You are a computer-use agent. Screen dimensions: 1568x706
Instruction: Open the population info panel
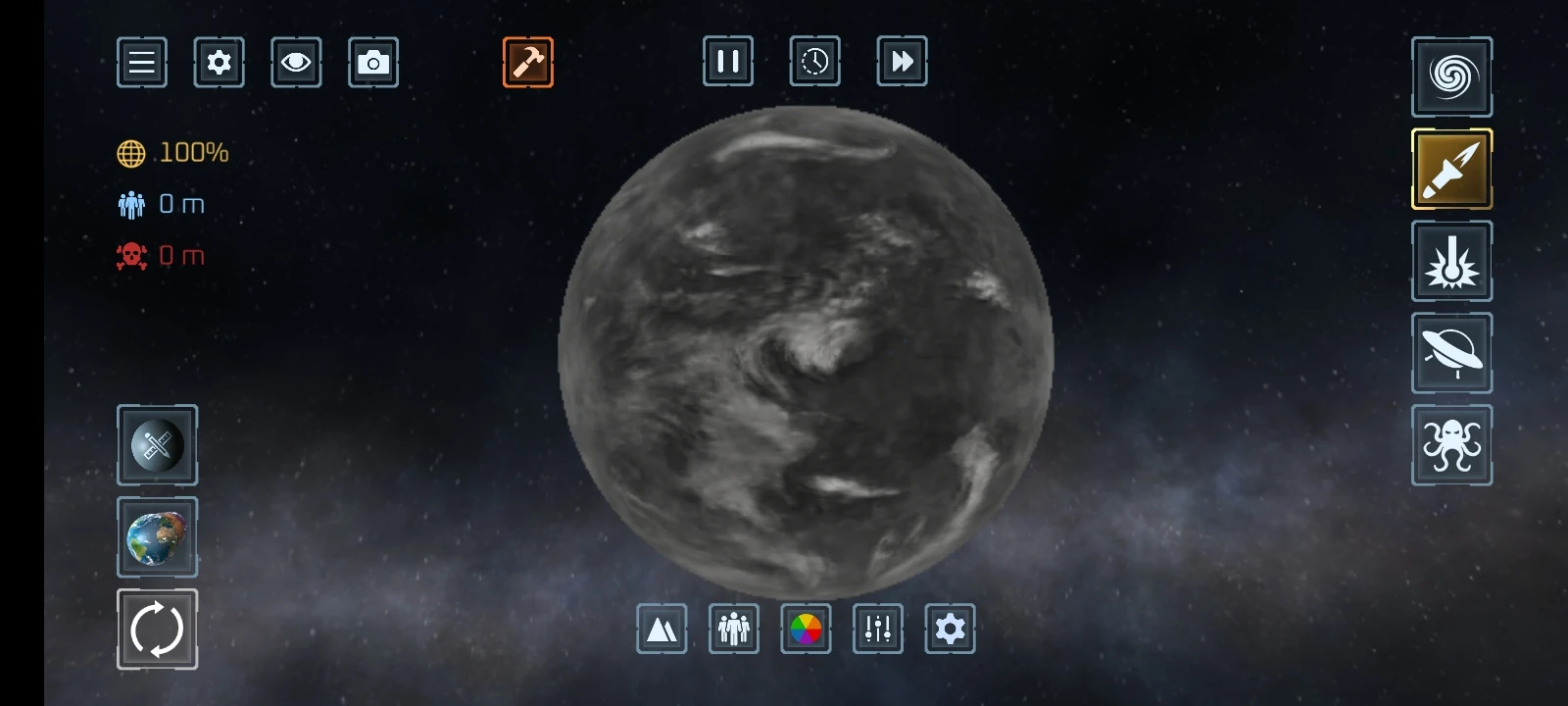[x=733, y=630]
